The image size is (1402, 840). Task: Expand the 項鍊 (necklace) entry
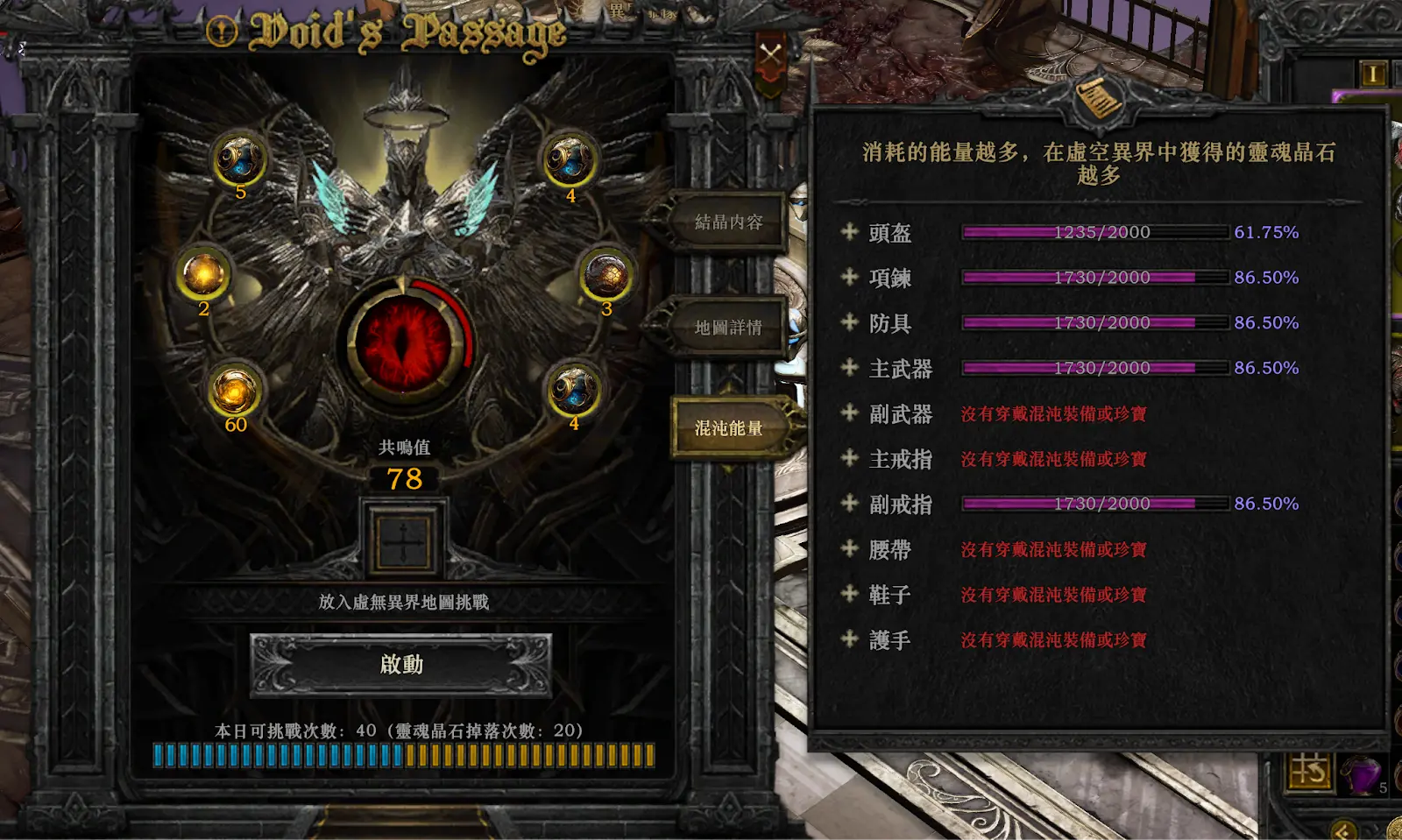(849, 278)
